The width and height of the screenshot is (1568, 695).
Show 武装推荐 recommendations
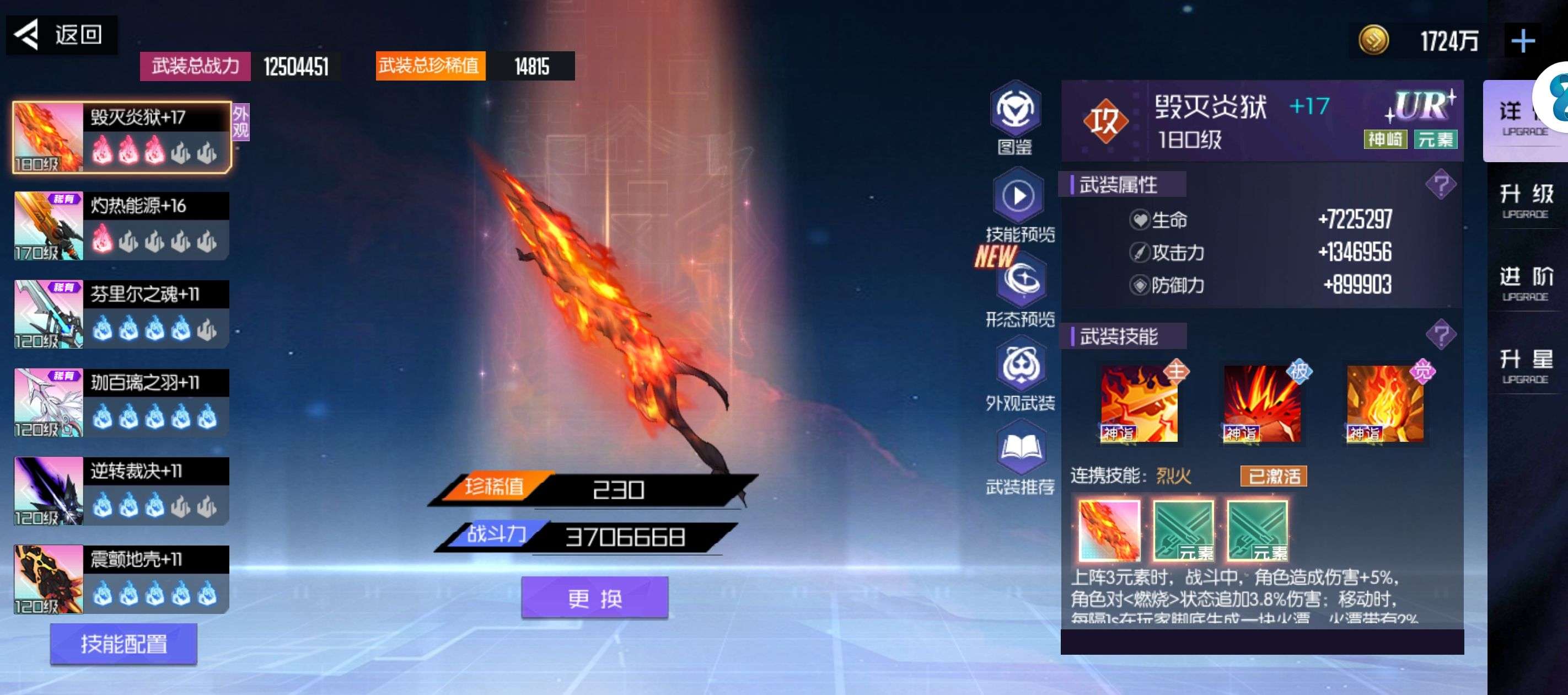click(x=1020, y=459)
